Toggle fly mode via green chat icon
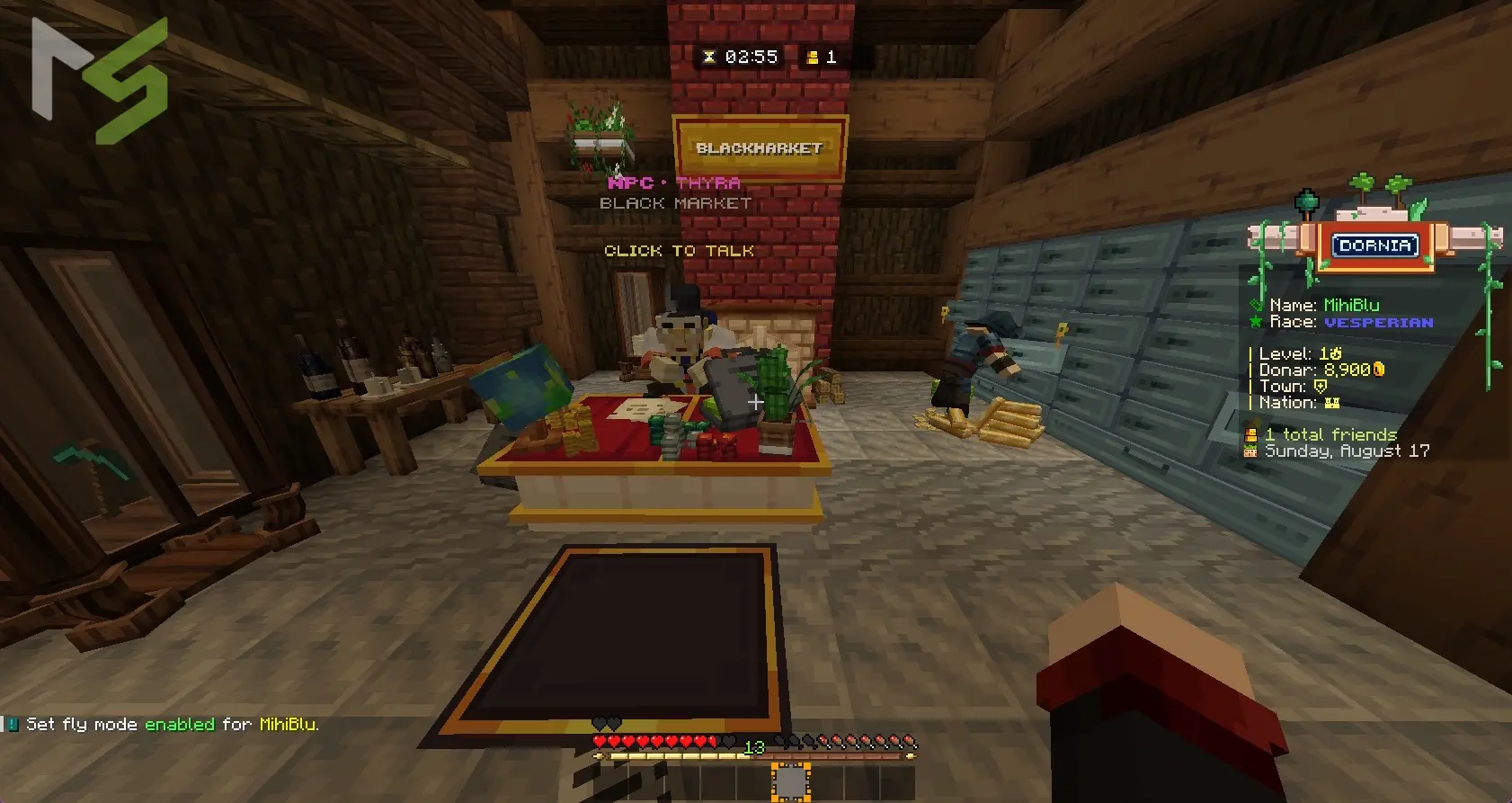 13,724
